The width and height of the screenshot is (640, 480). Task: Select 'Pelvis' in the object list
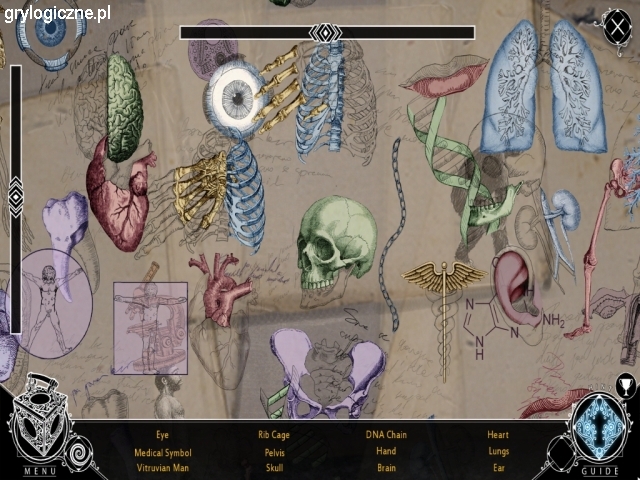coord(275,452)
